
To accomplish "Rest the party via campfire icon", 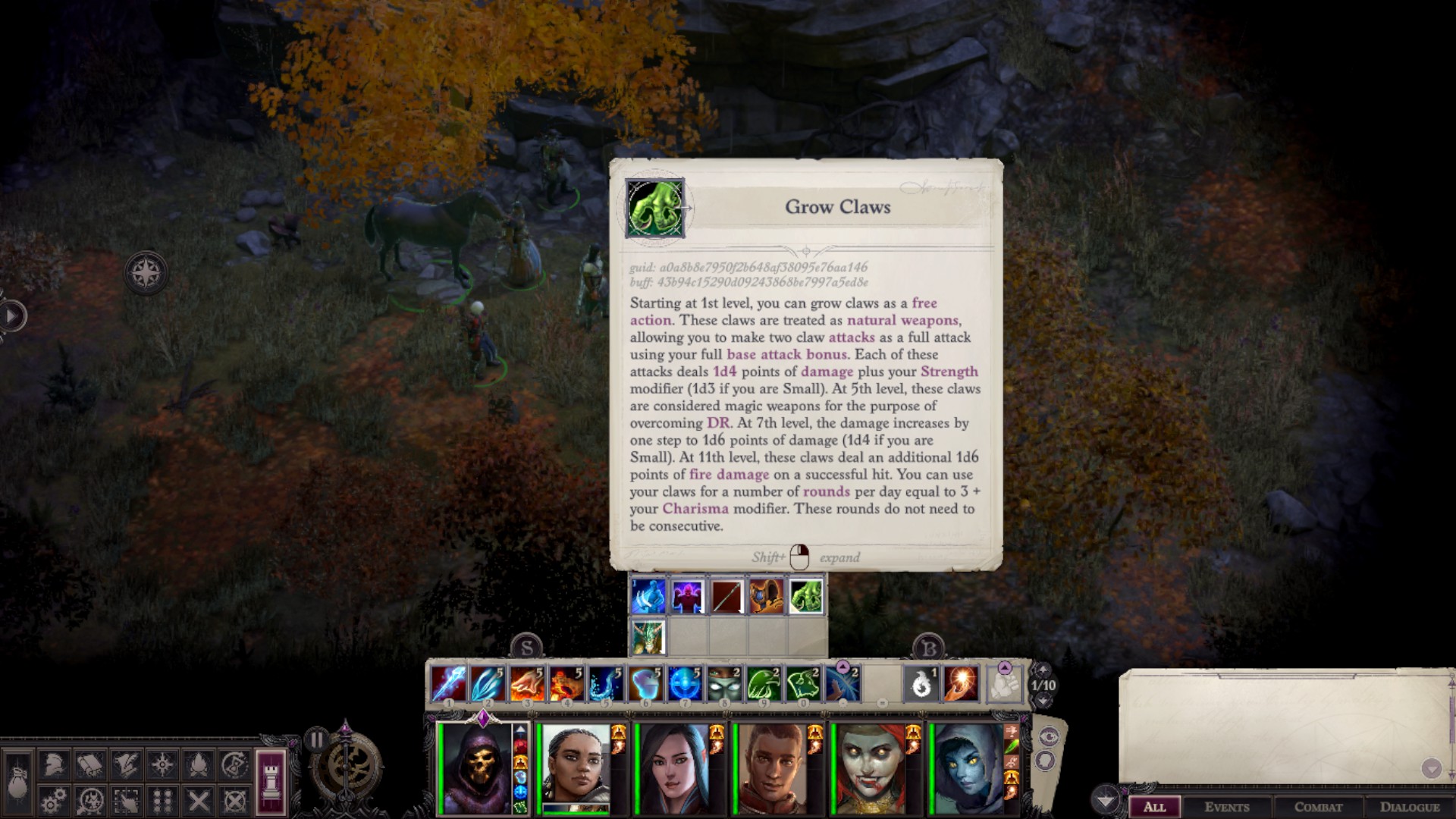I will pyautogui.click(x=198, y=764).
